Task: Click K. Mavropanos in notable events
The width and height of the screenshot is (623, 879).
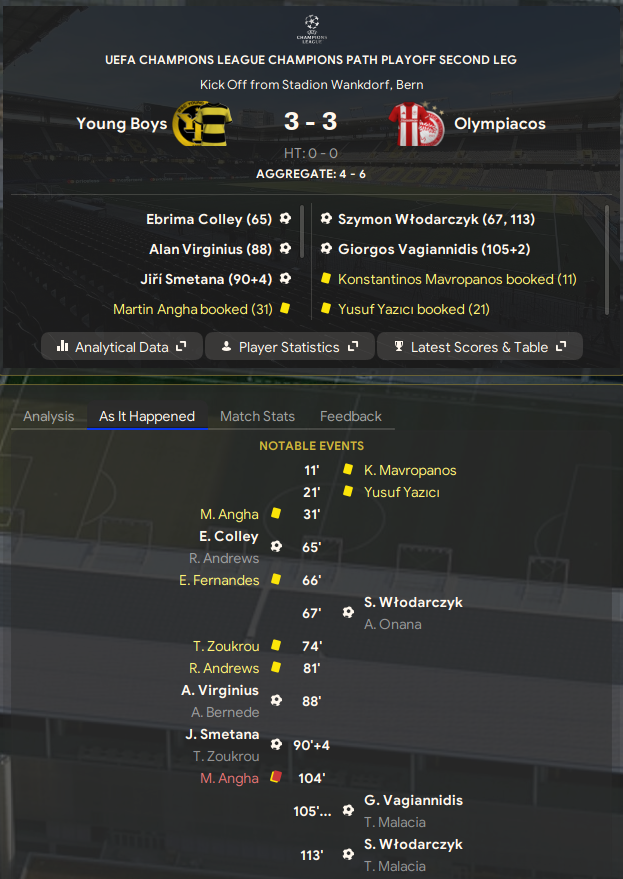Action: coord(410,470)
